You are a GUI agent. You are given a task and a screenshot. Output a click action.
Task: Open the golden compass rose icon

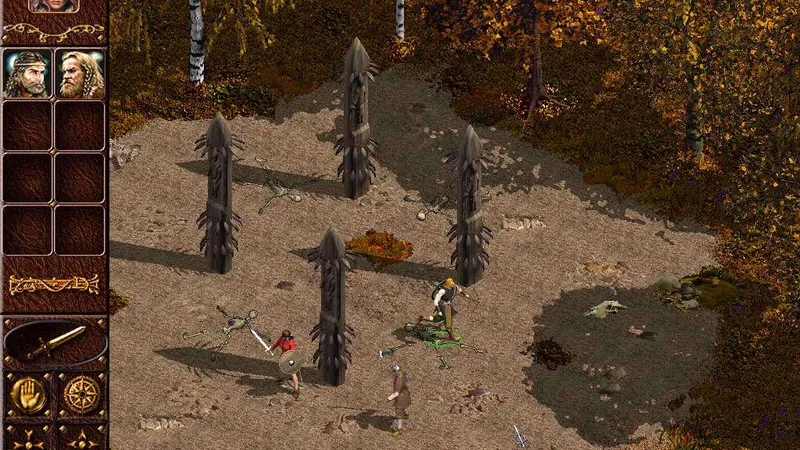pos(81,395)
